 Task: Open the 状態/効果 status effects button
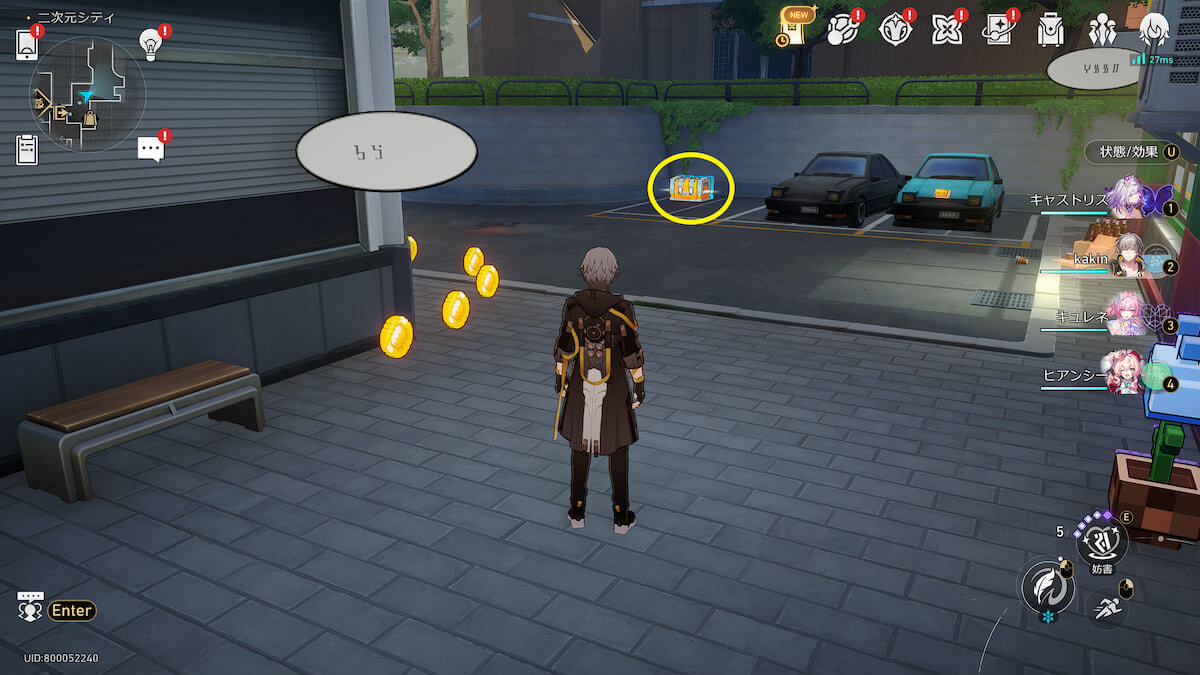click(1130, 152)
